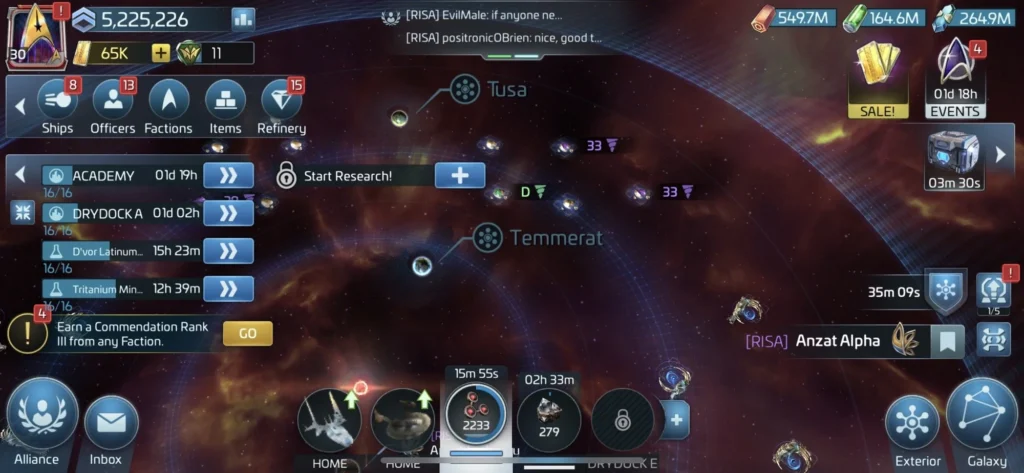Open the Inbox

(x=110, y=425)
